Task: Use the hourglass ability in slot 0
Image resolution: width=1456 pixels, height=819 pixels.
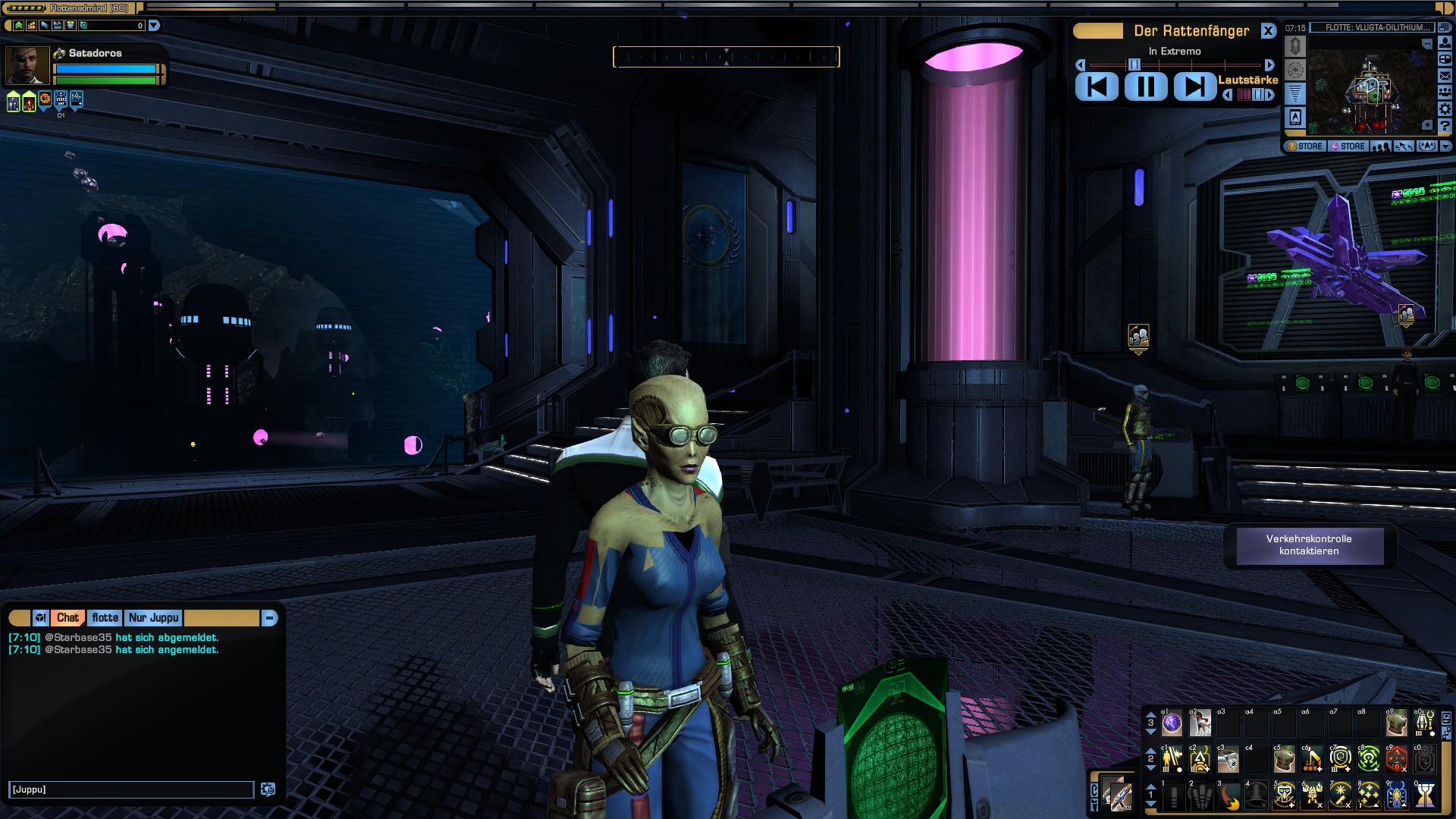Action: point(1426,795)
